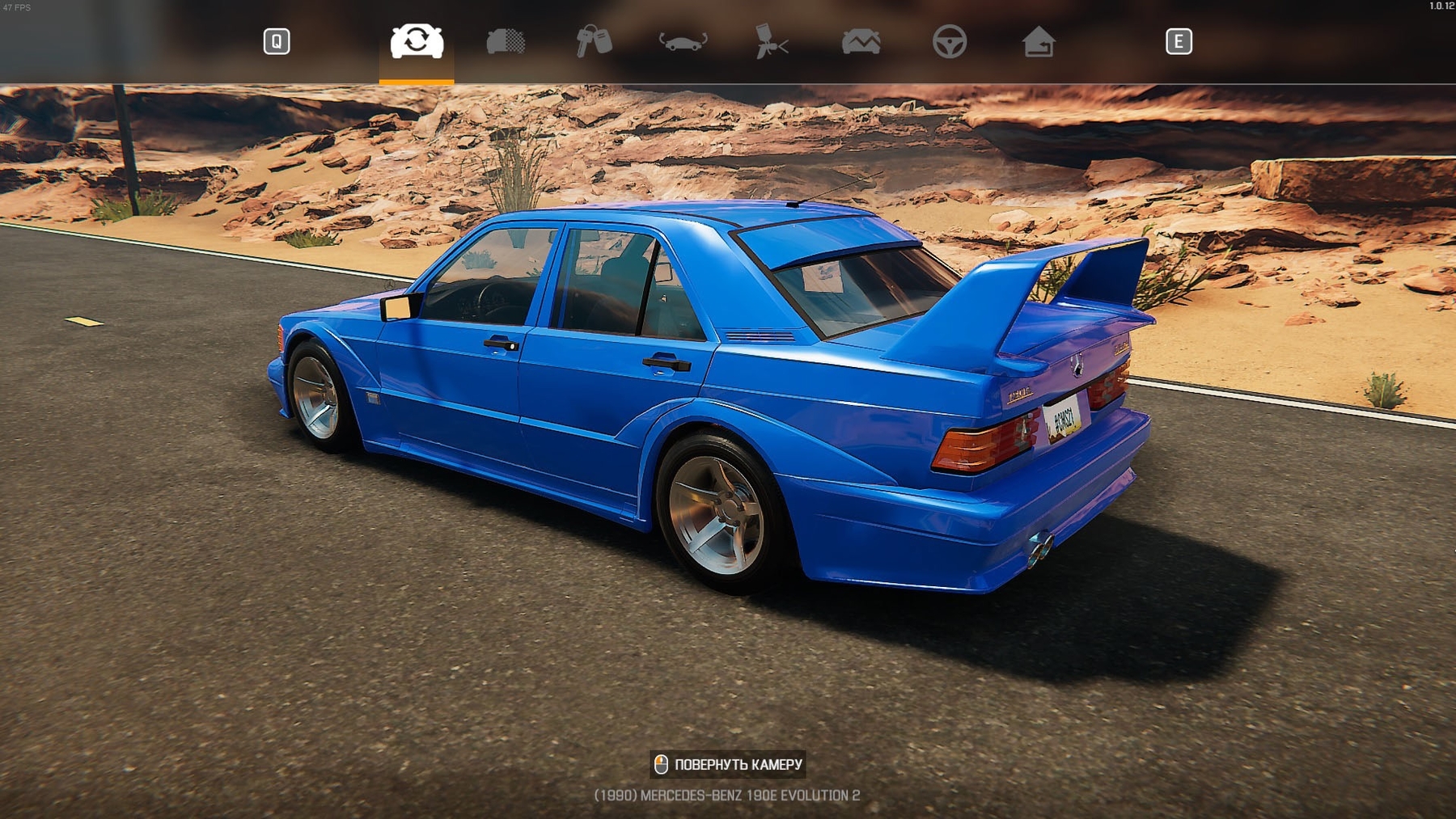Choose the paint spray gun tab
The image size is (1456, 819).
tap(771, 41)
